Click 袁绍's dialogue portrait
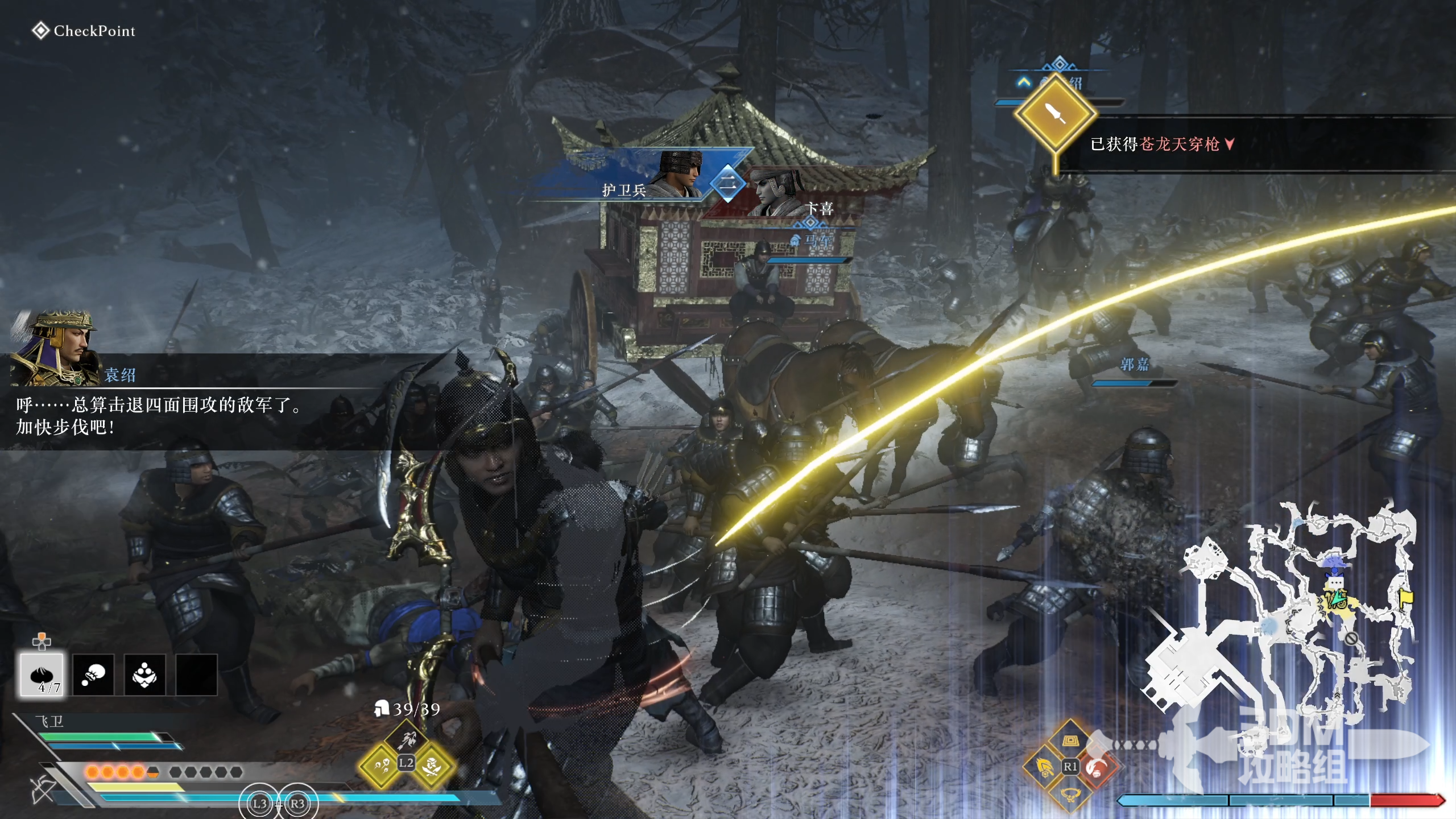The image size is (1456, 819). (x=54, y=347)
